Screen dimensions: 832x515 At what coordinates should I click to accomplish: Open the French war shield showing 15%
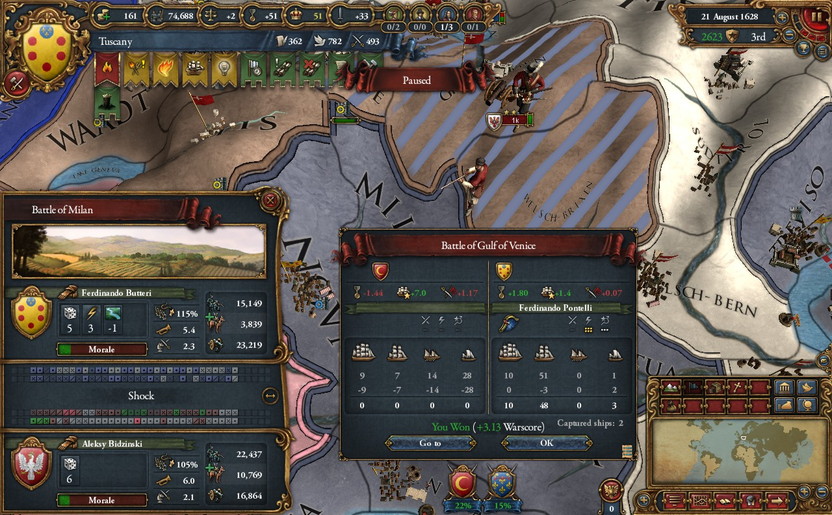[501, 483]
